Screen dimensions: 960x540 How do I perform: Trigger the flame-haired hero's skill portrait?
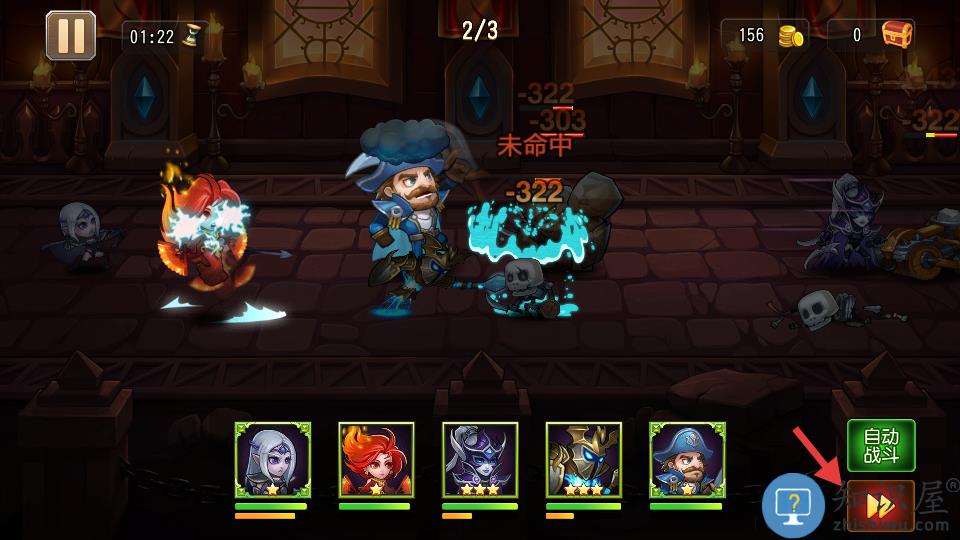pos(376,460)
